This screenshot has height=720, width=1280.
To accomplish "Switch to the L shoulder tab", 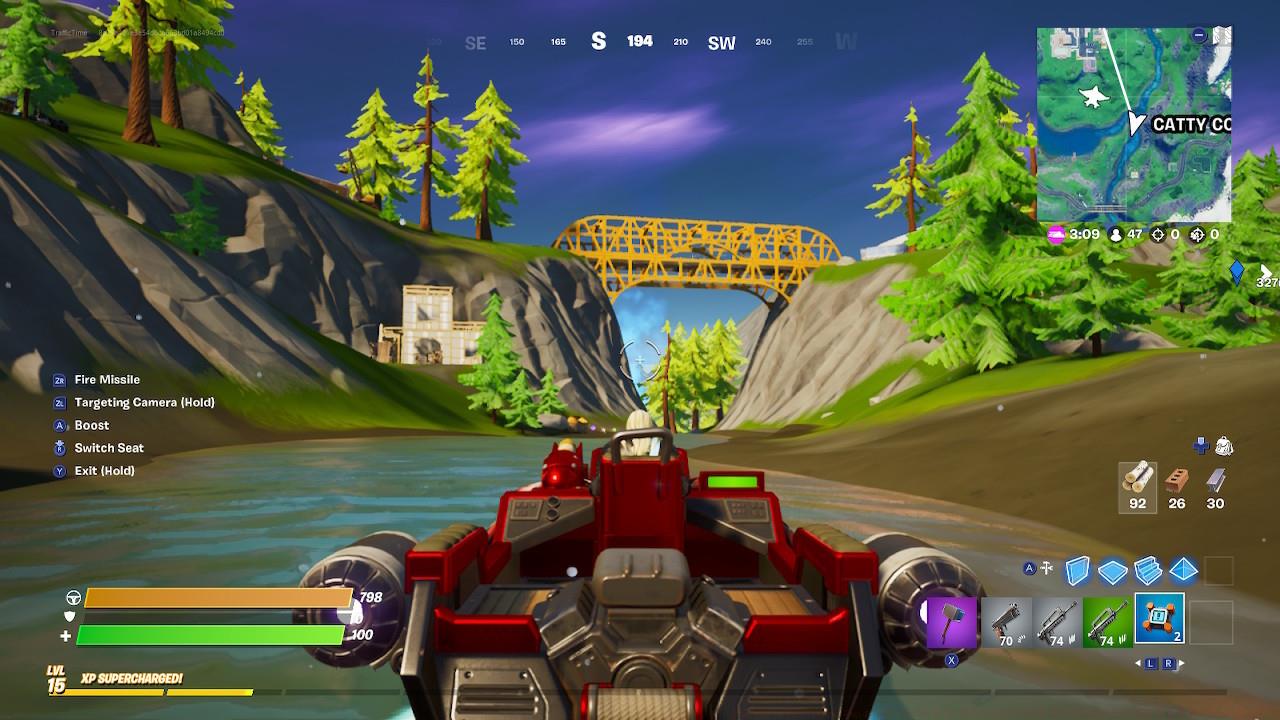I will point(1151,663).
